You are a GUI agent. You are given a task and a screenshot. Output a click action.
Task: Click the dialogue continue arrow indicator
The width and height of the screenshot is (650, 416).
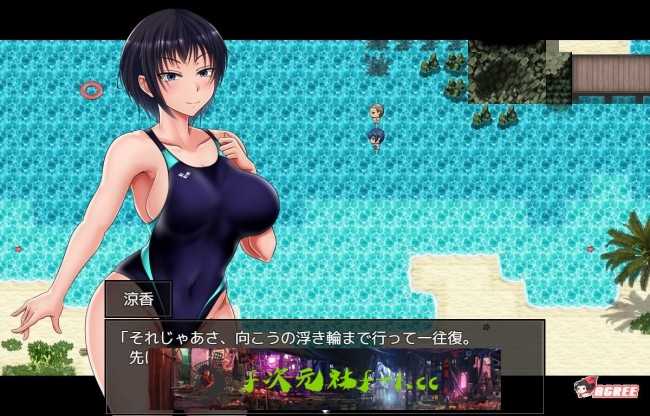tap(324, 410)
